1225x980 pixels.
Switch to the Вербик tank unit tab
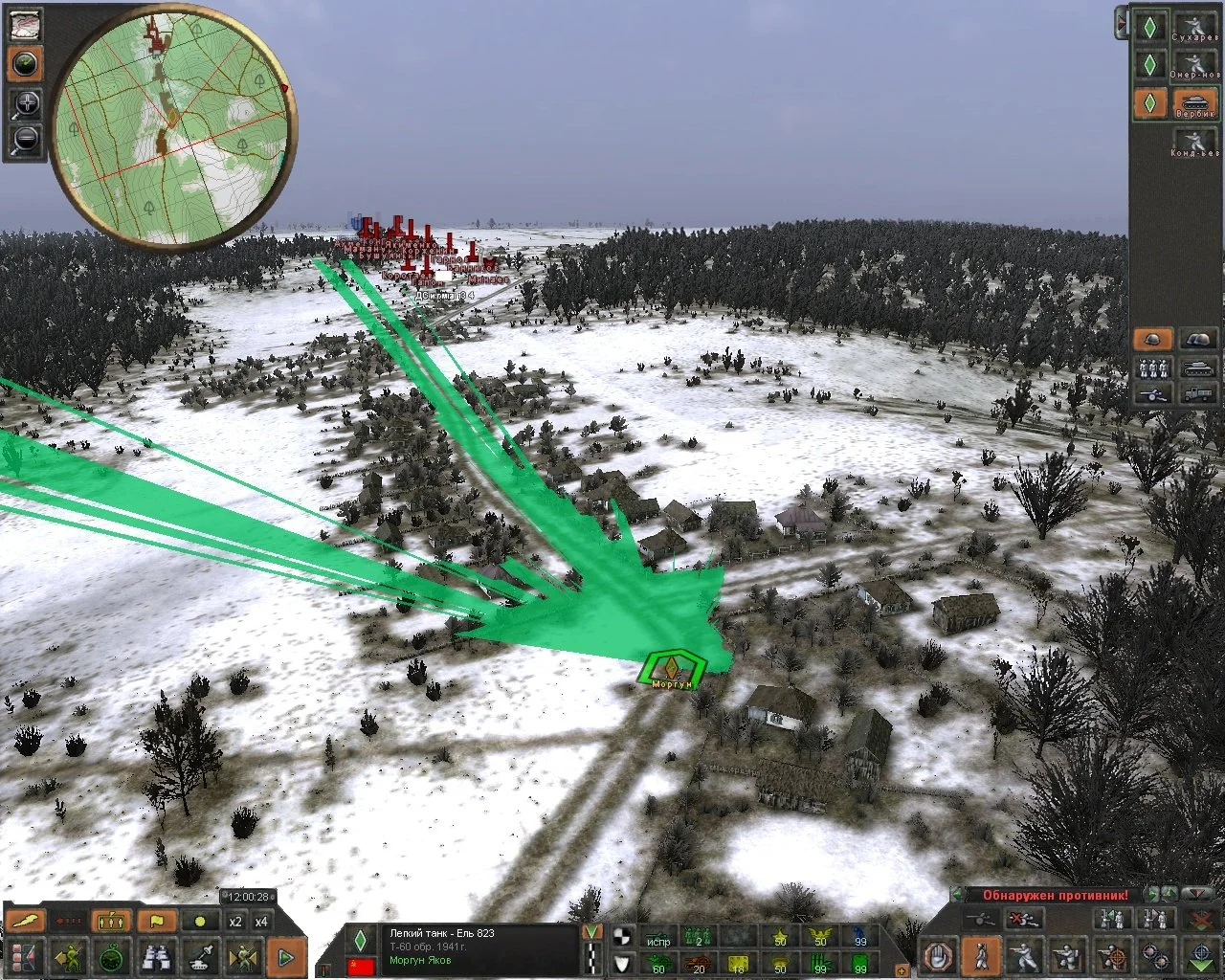[1193, 103]
